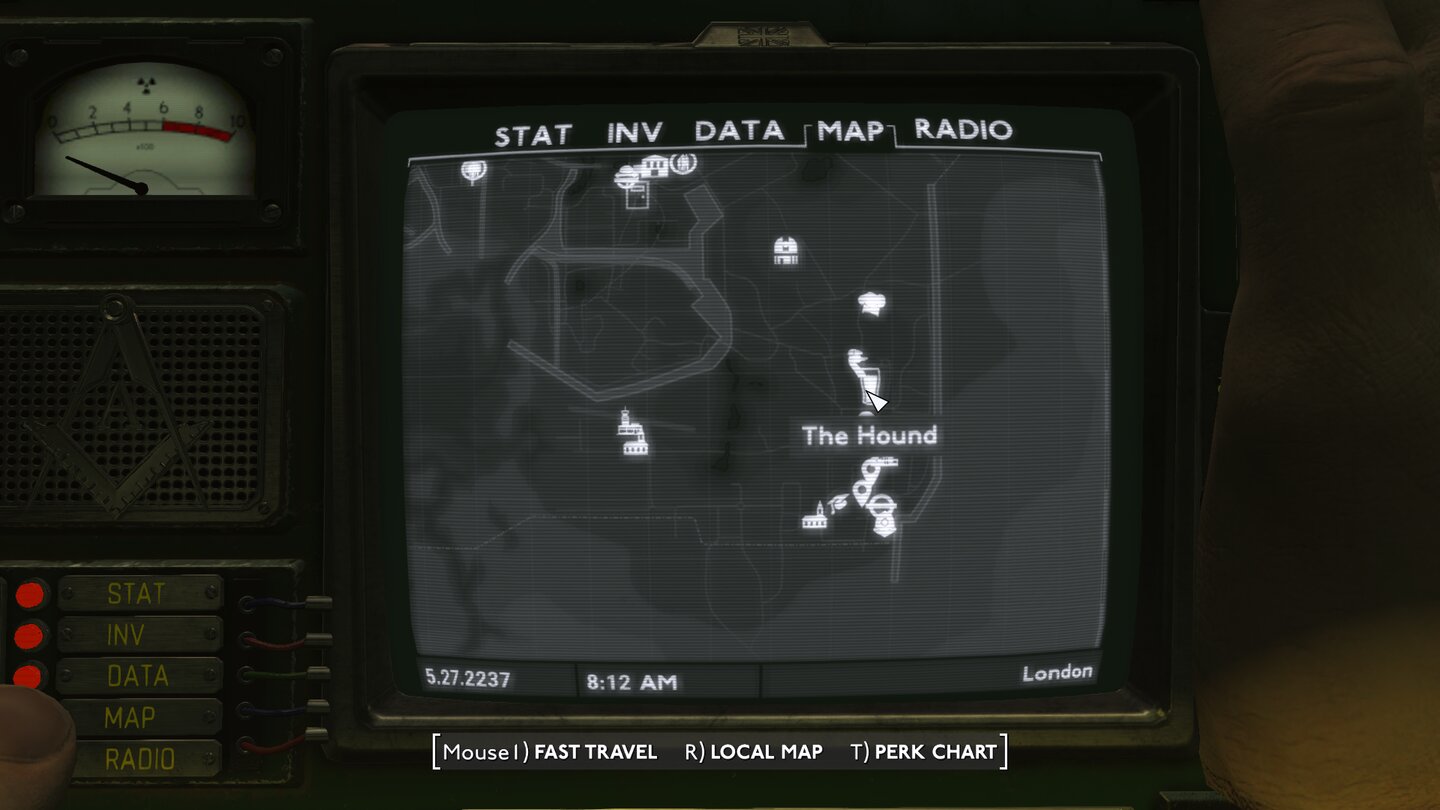Select the MAP label on the side panel
Viewport: 1440px width, 810px height.
pos(129,717)
